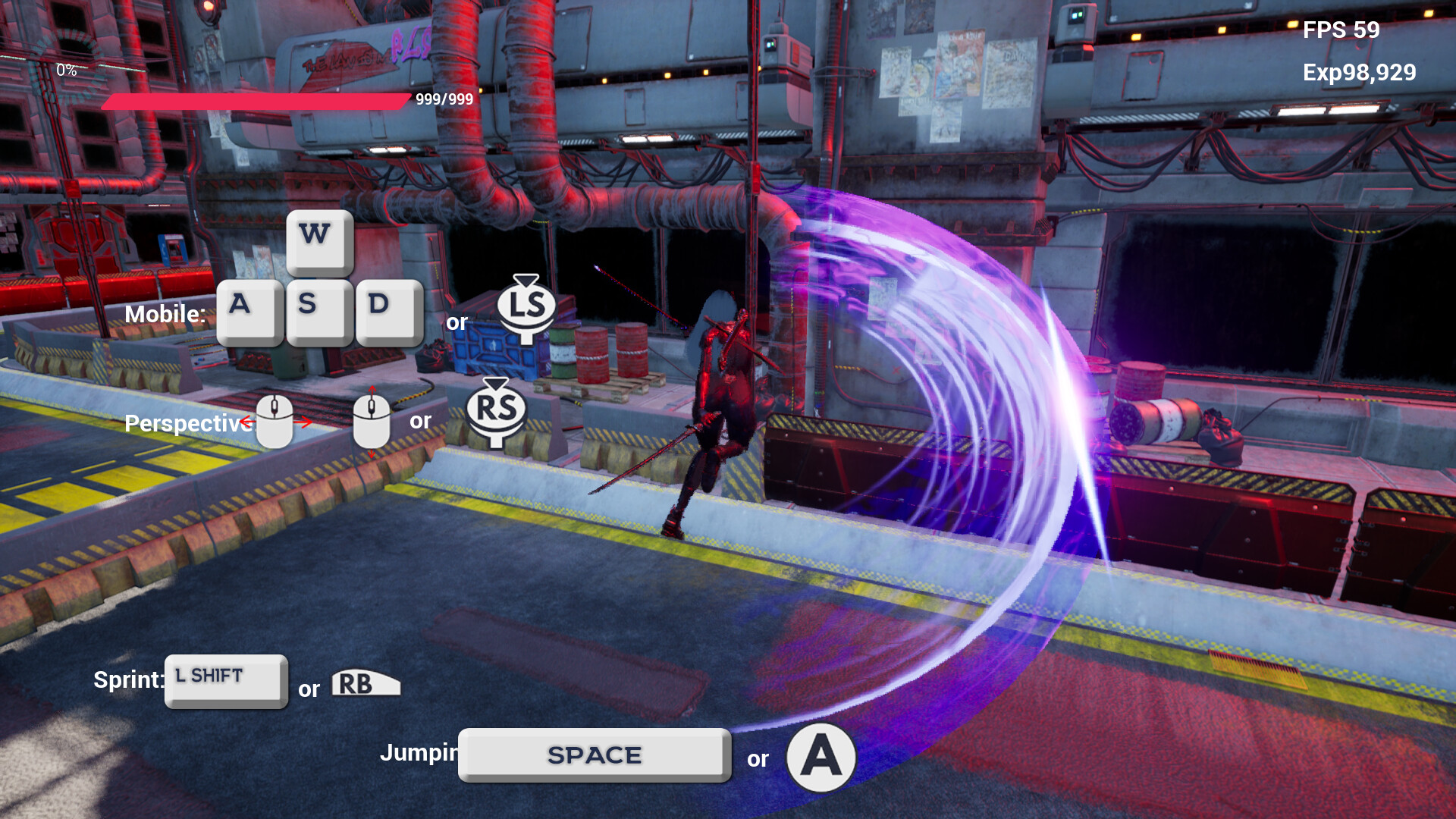Click the Mobile: controls label
The height and width of the screenshot is (819, 1456).
pyautogui.click(x=165, y=313)
